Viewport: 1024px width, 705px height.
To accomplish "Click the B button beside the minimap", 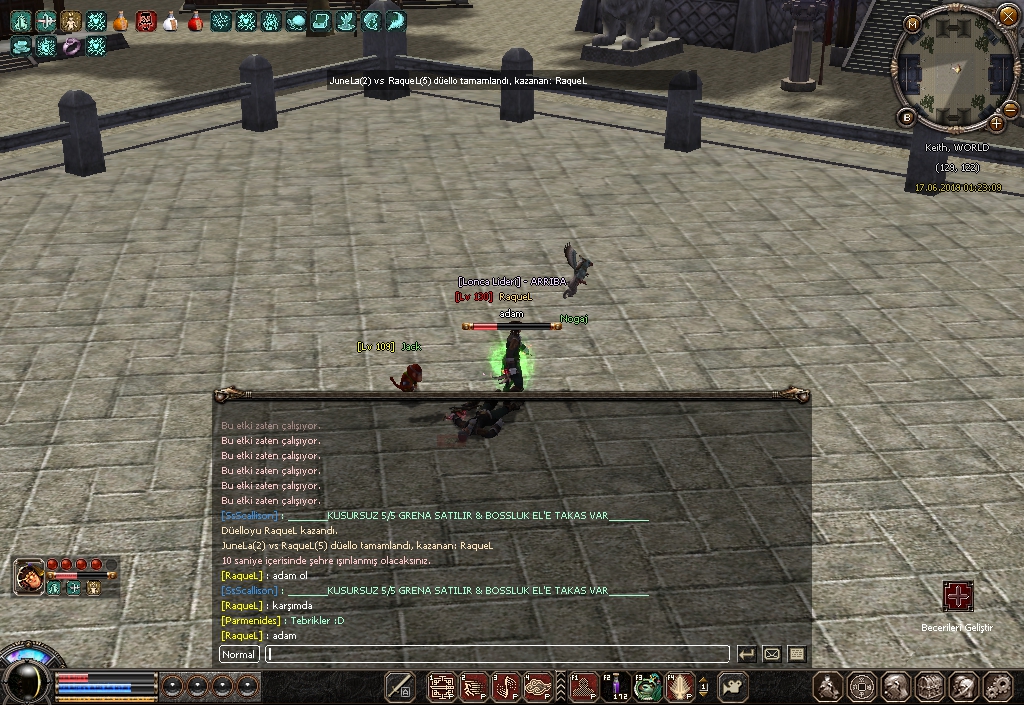I will [908, 117].
